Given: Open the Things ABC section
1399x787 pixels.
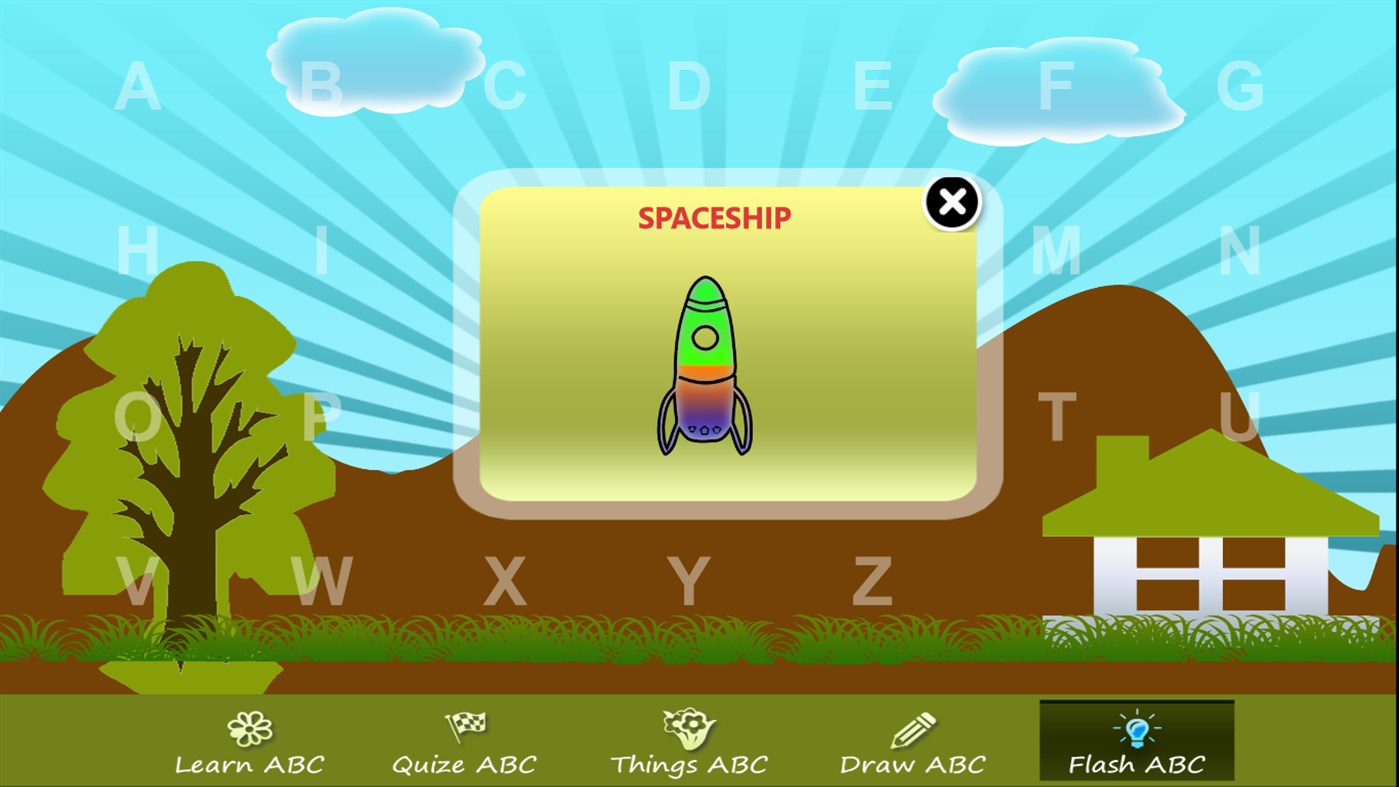Looking at the screenshot, I should (x=687, y=764).
